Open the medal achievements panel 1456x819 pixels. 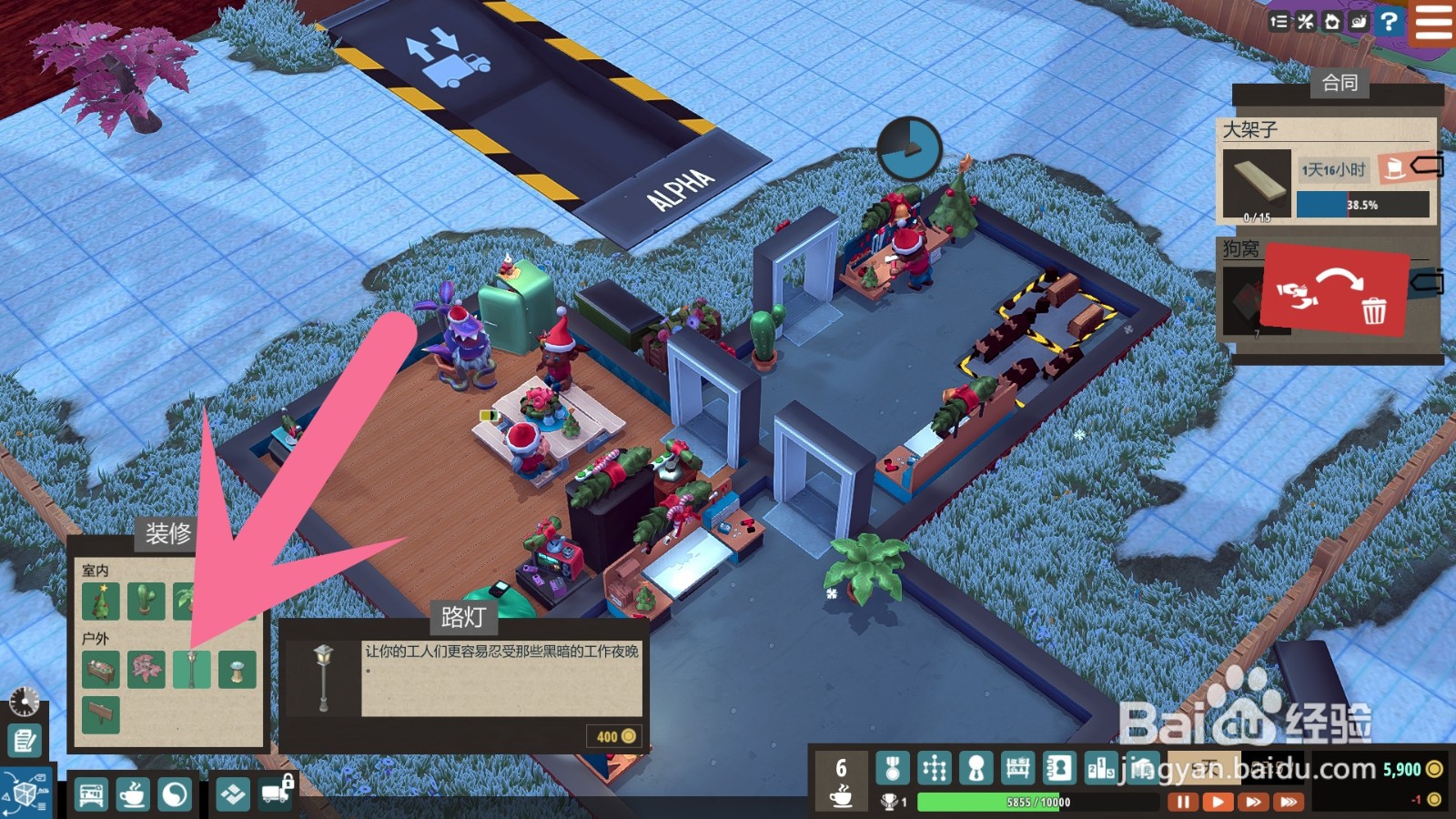pyautogui.click(x=893, y=769)
